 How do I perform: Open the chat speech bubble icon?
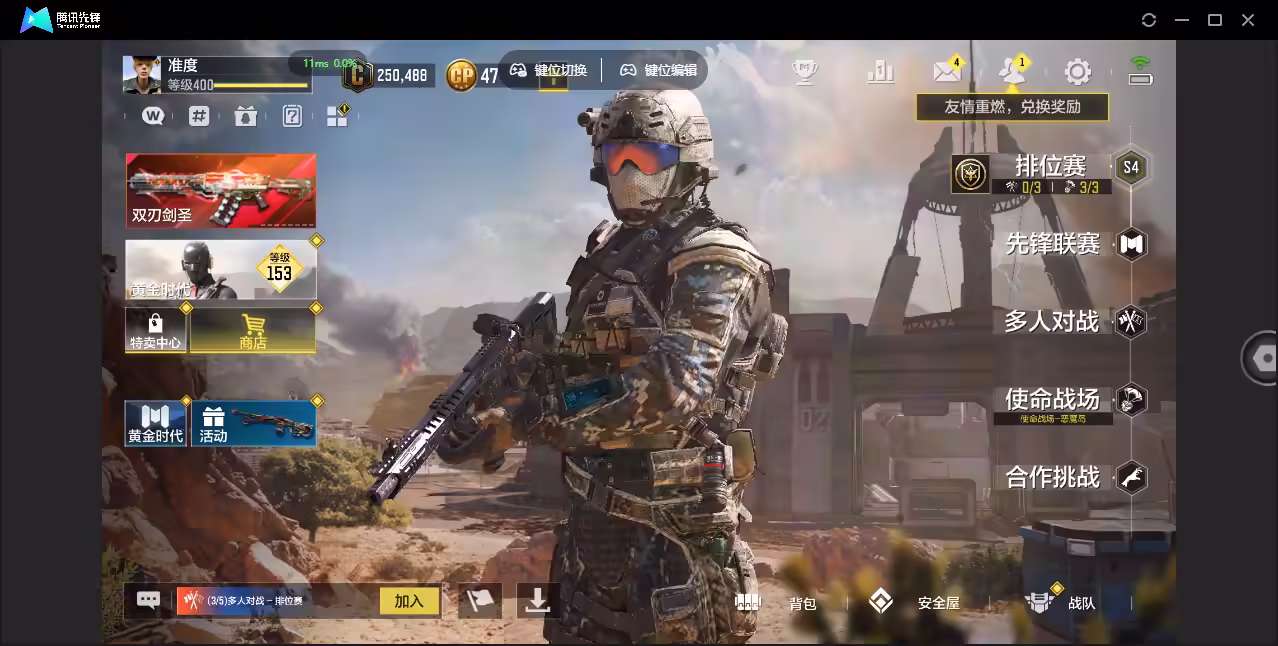[x=148, y=600]
